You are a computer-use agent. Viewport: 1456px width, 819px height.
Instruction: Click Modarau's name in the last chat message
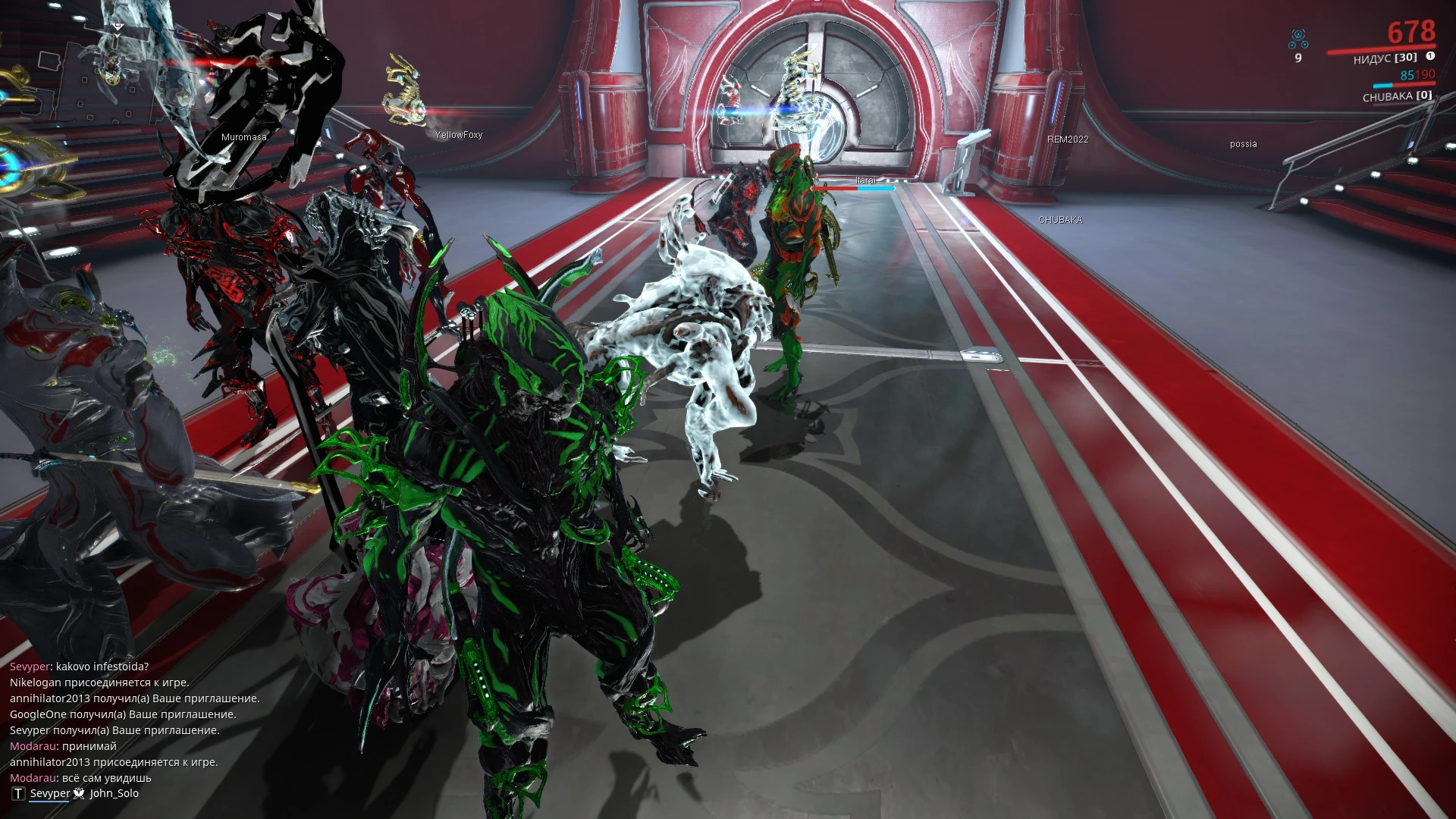33,777
